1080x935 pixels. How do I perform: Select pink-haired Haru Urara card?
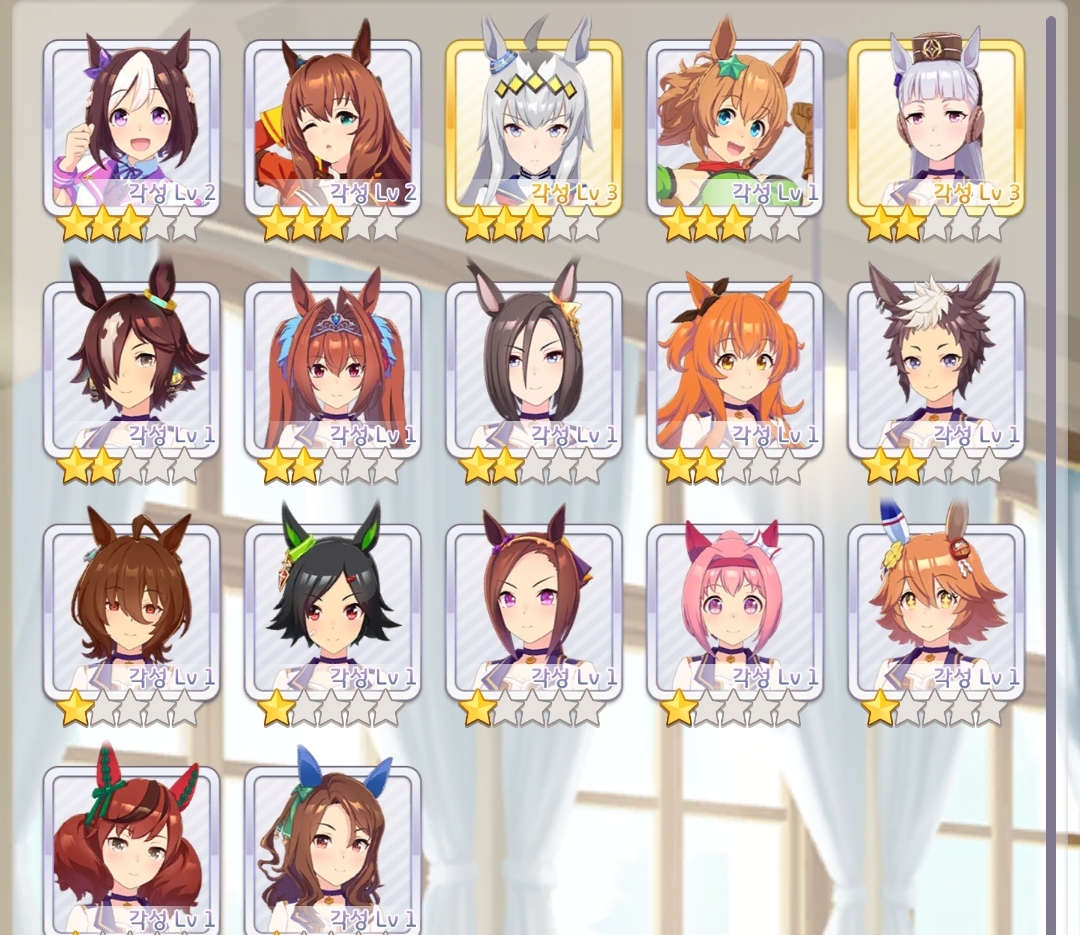735,611
